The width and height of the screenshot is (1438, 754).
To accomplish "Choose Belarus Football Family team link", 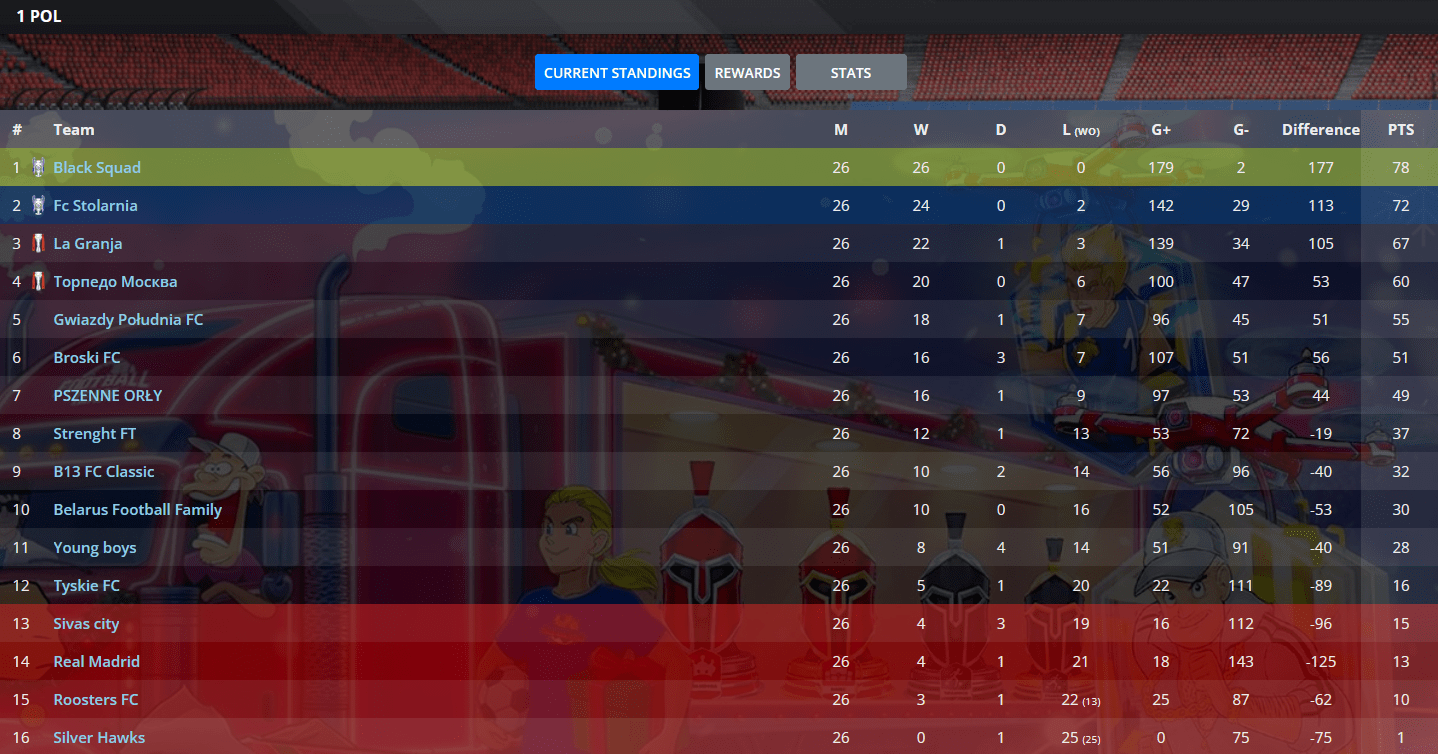I will (137, 510).
